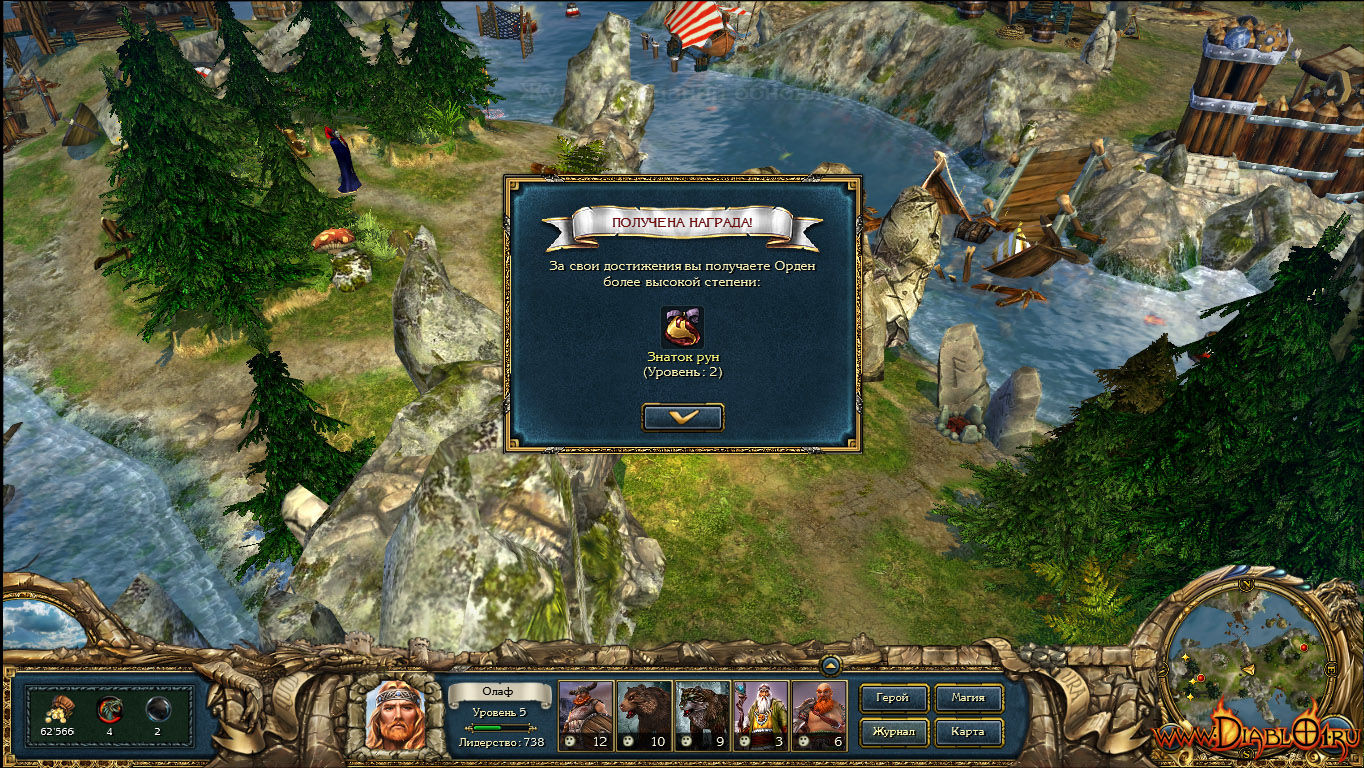The width and height of the screenshot is (1364, 768).
Task: Click the Знаток рун medal icon
Action: (x=682, y=327)
